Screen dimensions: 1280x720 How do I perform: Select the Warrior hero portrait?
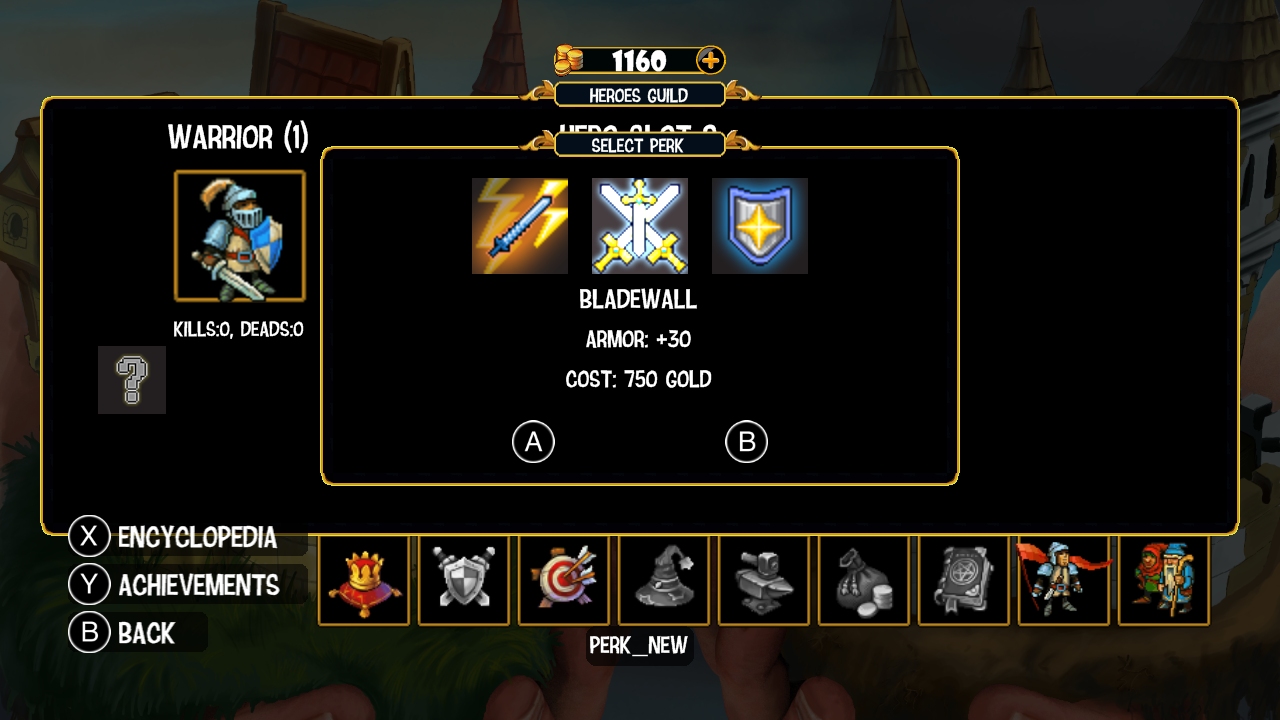(240, 236)
